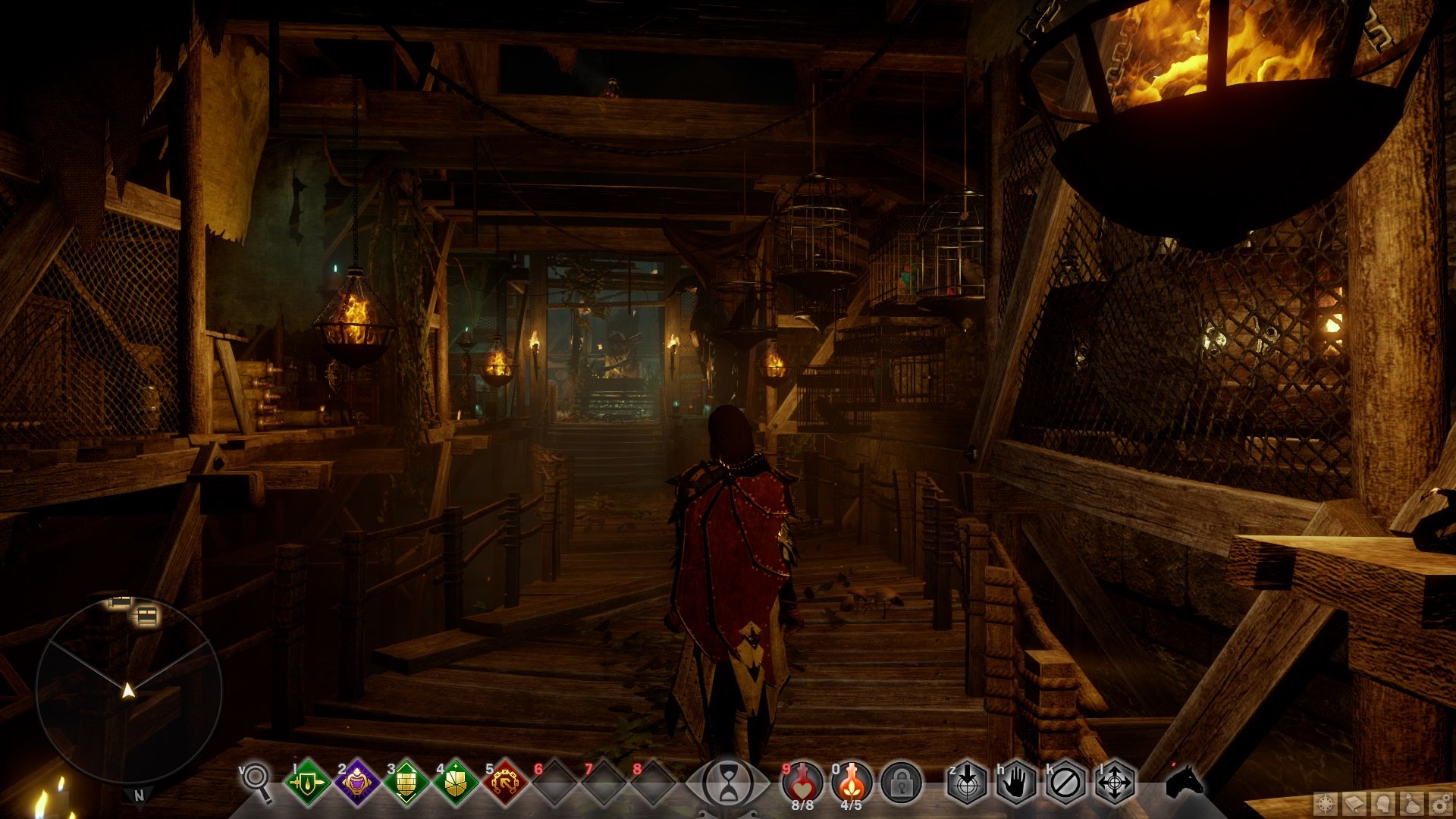Click the target-with-arrow party command
The width and height of the screenshot is (1456, 819).
[x=967, y=782]
